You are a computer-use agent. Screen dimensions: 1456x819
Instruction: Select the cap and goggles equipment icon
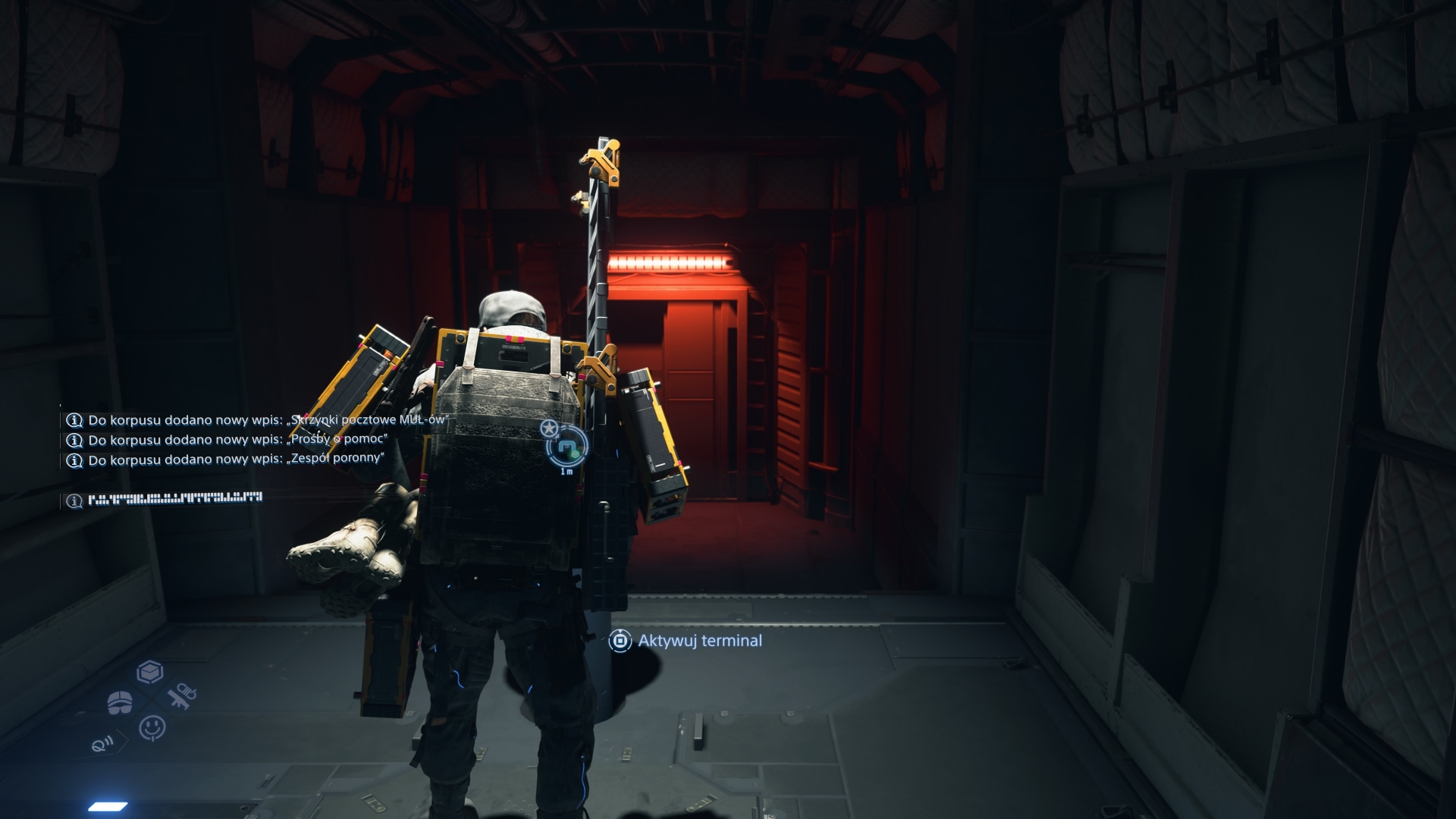119,702
